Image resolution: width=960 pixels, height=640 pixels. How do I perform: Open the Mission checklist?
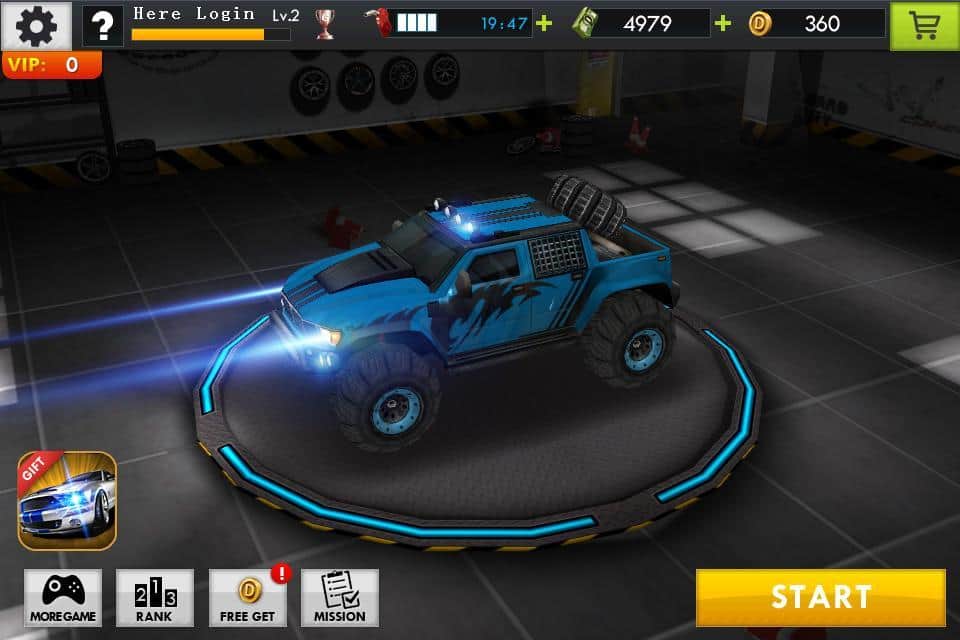[x=340, y=598]
